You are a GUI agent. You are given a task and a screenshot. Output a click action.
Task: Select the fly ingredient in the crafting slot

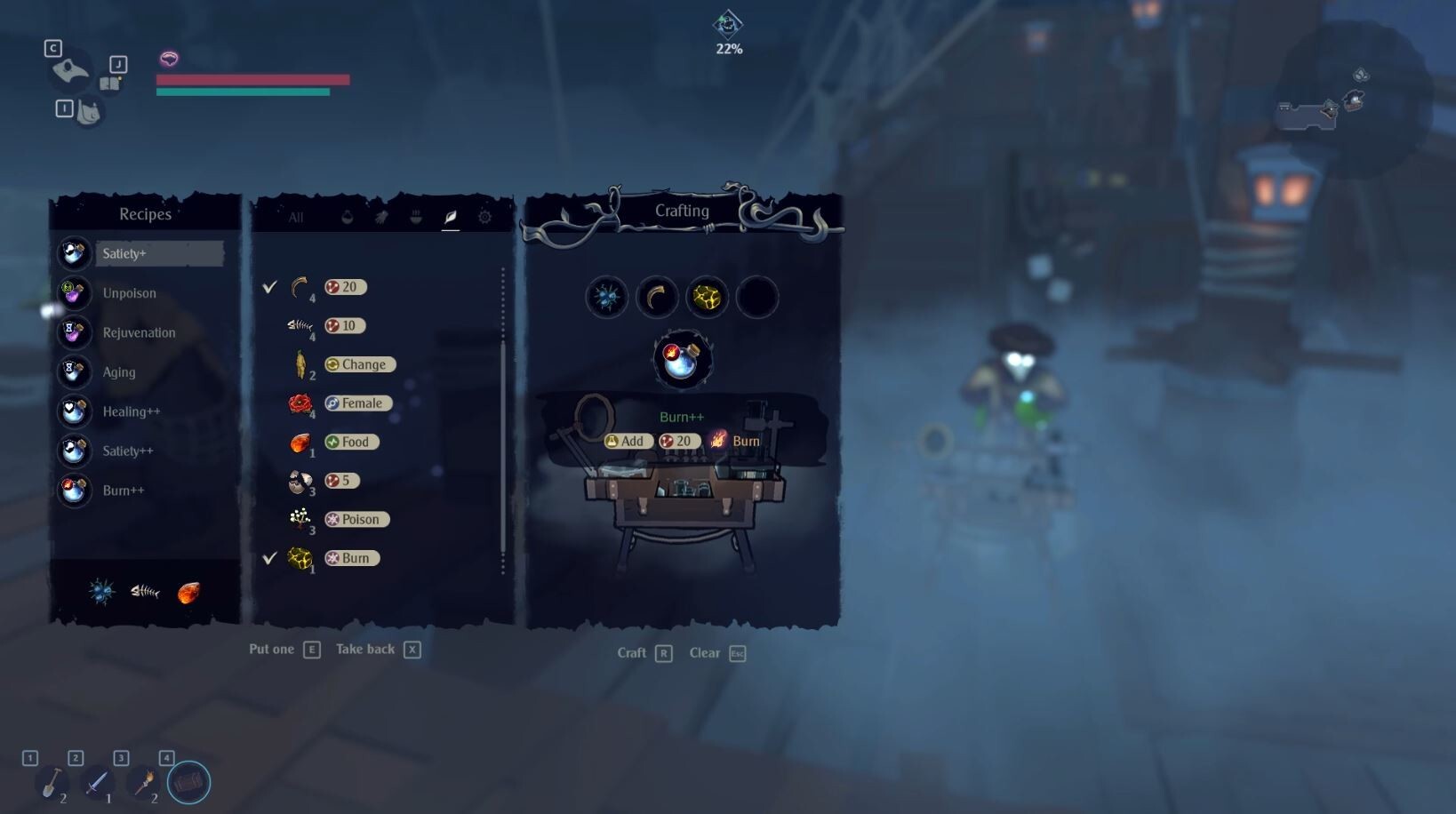click(608, 297)
